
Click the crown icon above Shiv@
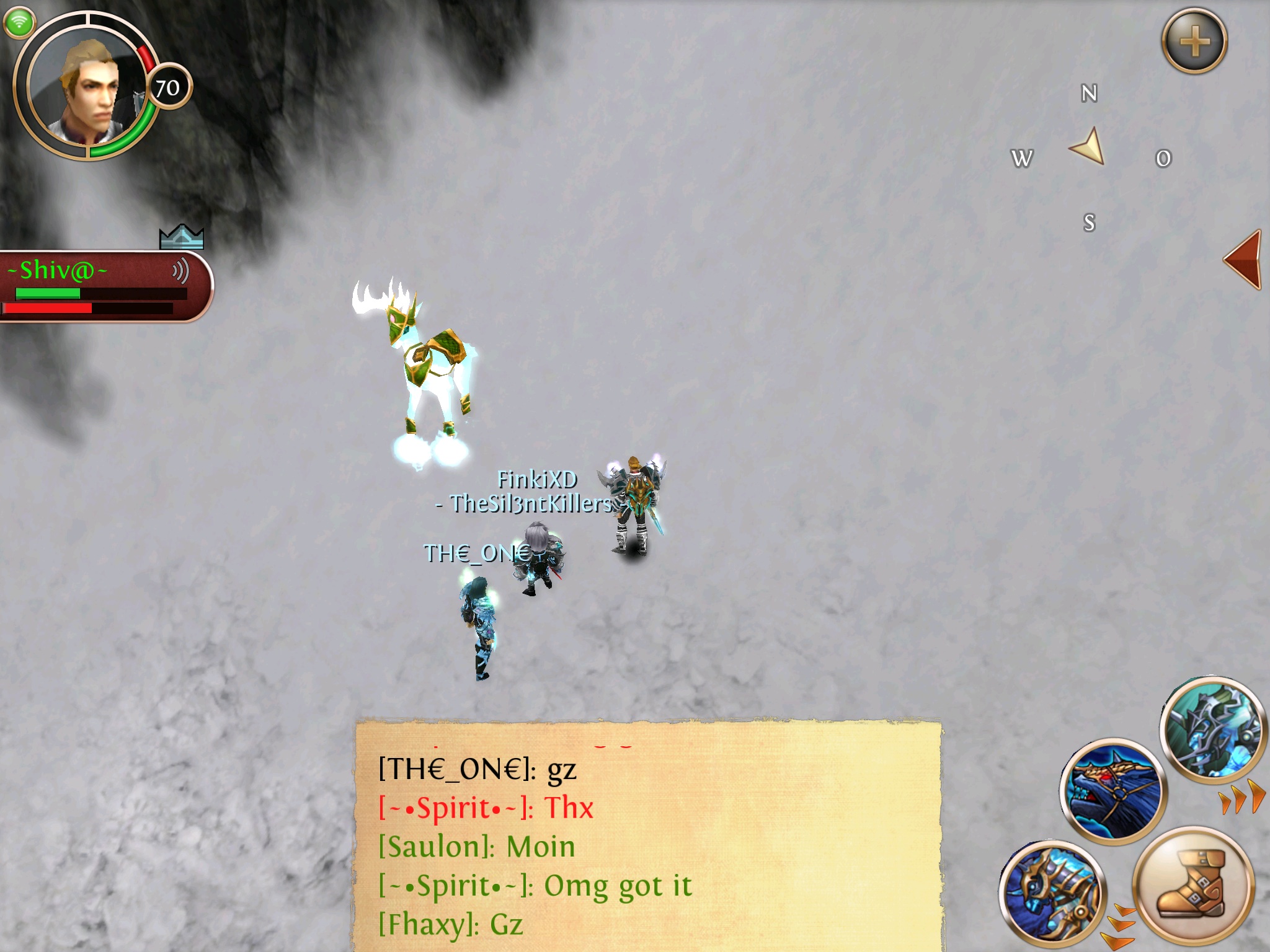181,236
